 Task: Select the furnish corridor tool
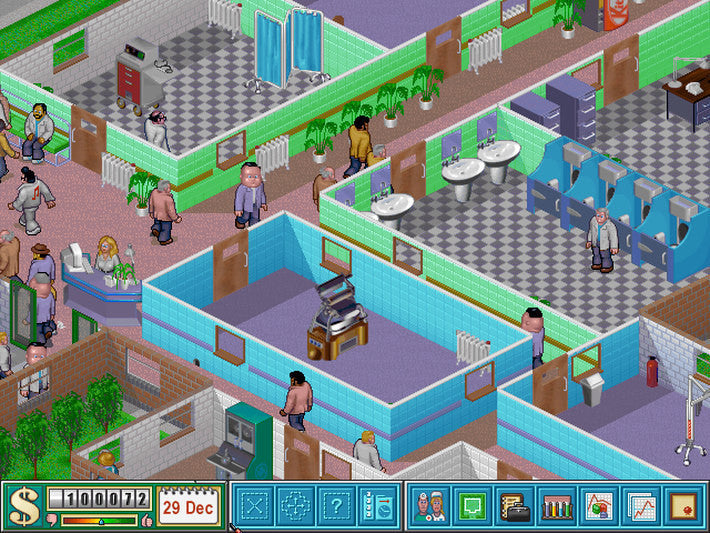tap(296, 507)
